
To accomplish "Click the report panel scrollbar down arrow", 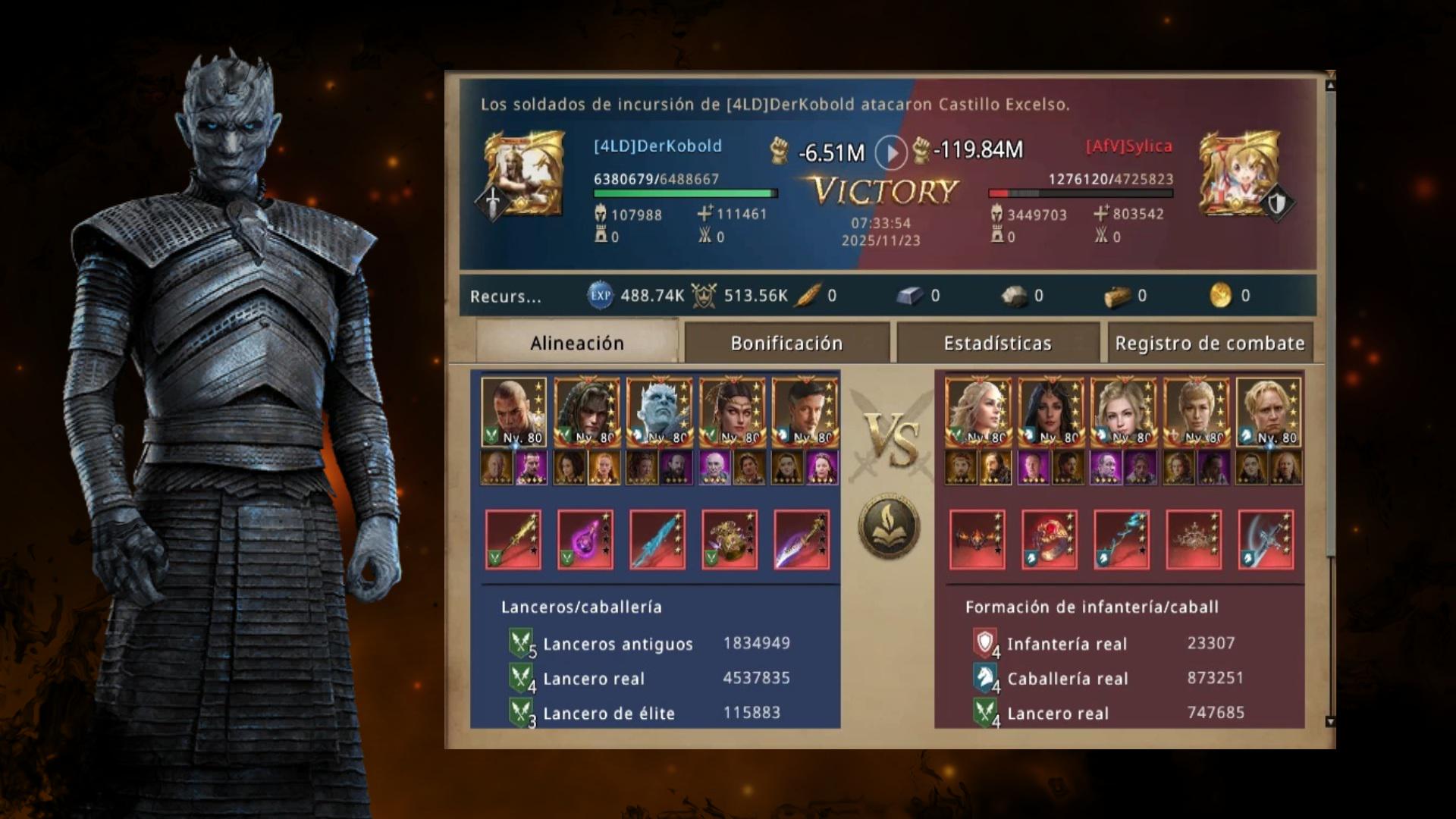I will tap(1330, 721).
